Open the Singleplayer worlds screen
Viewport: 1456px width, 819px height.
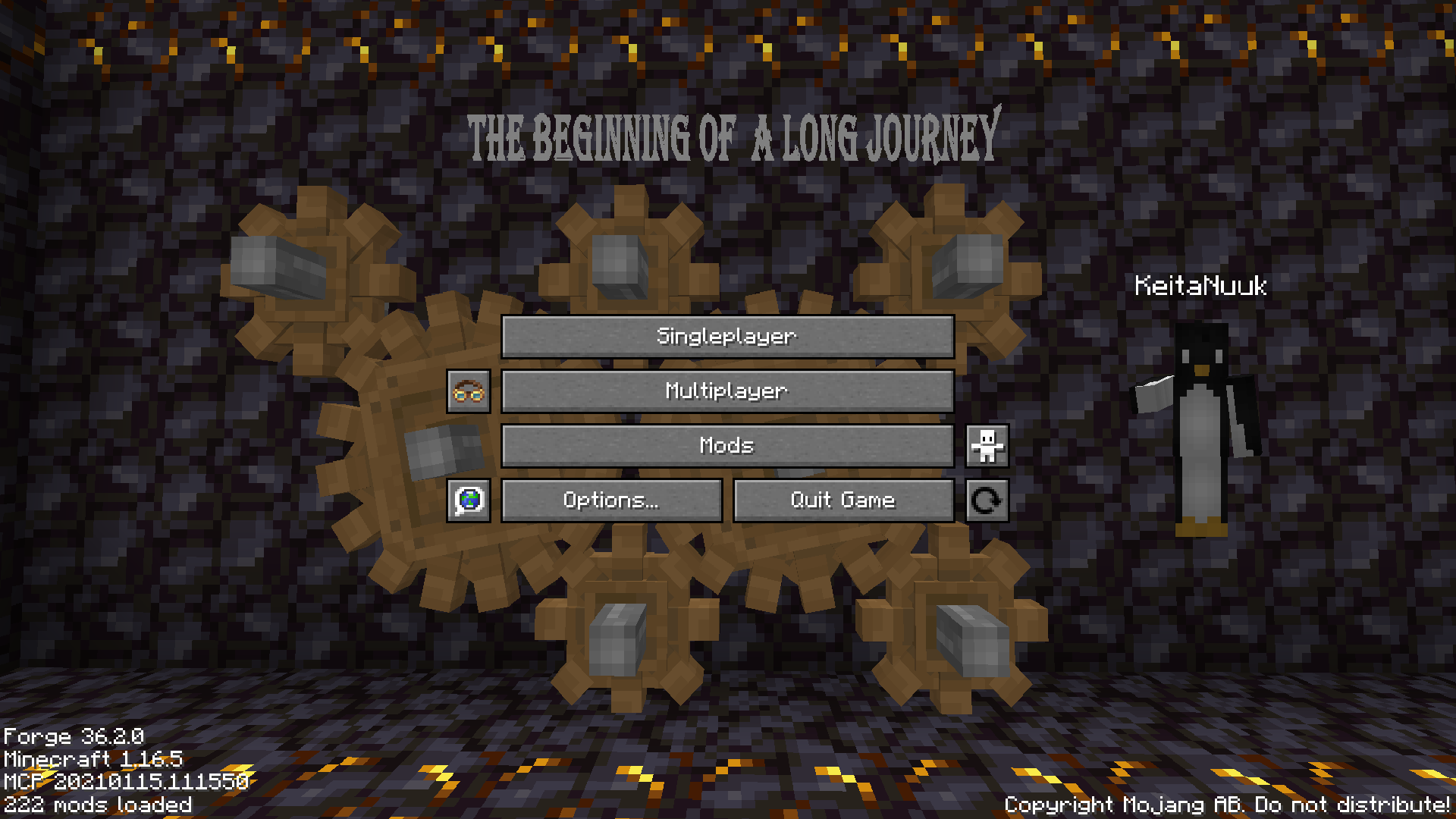[x=726, y=336]
